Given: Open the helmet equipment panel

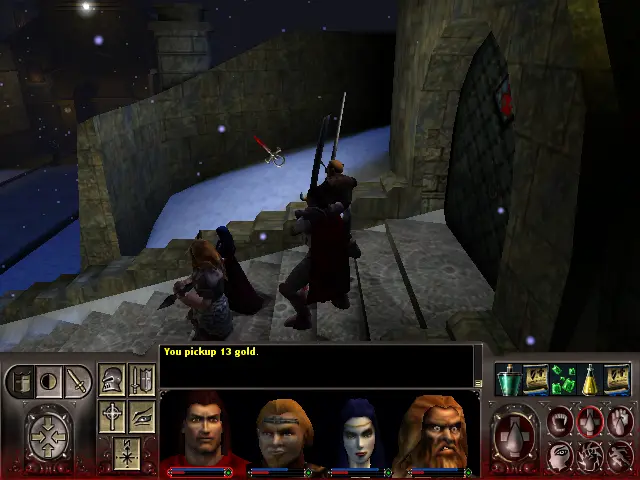Looking at the screenshot, I should tap(113, 380).
